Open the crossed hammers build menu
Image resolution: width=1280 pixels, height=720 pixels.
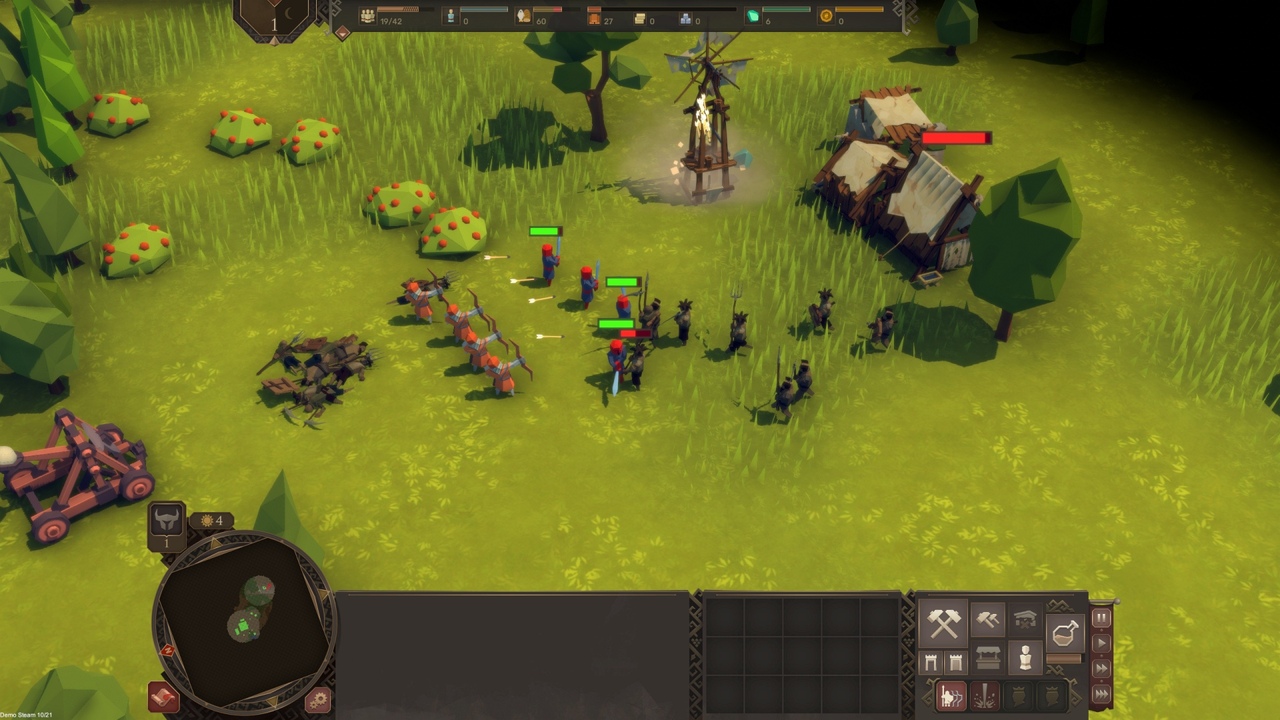click(943, 623)
